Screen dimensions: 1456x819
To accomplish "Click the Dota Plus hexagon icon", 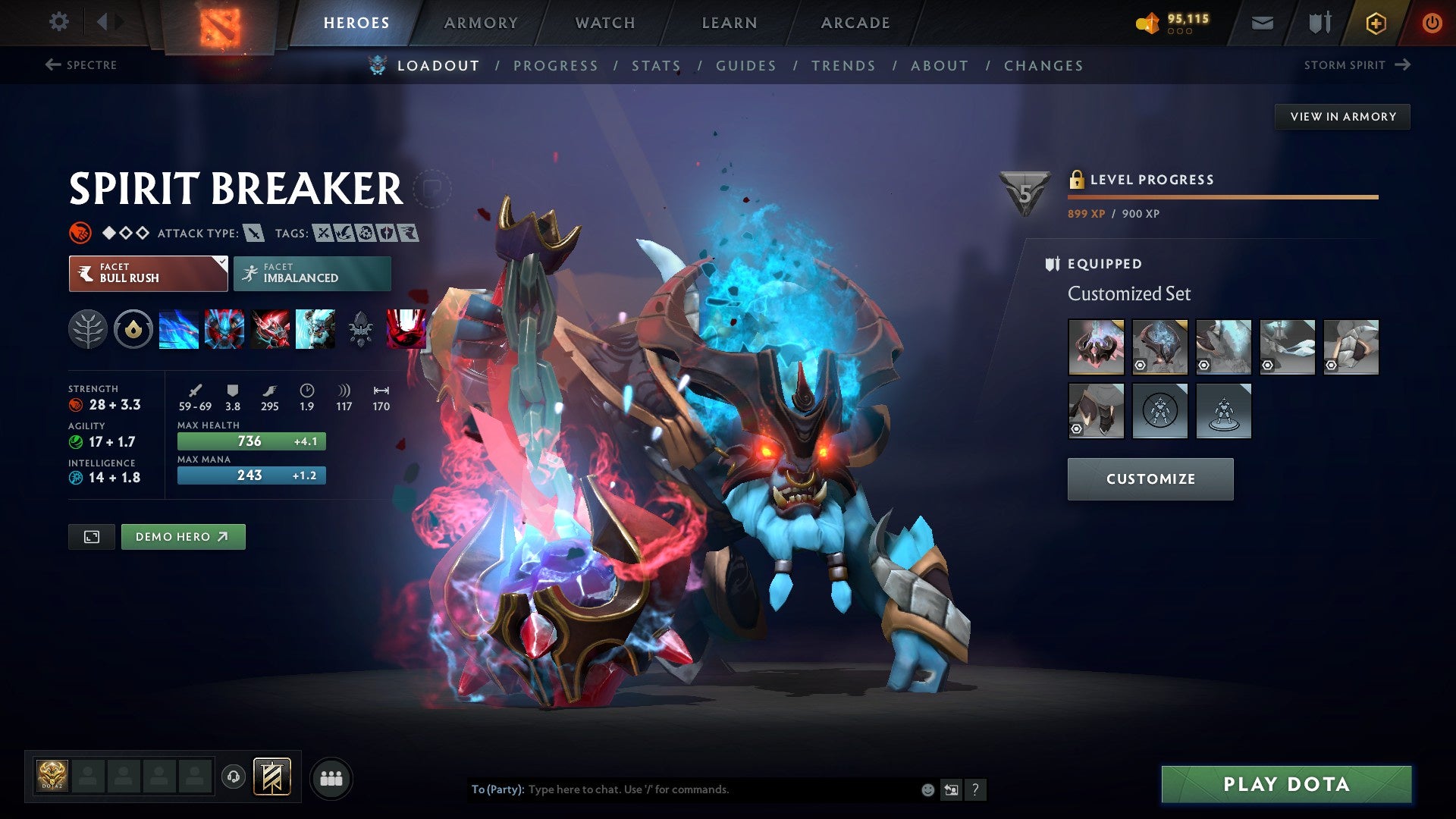I will click(1374, 23).
